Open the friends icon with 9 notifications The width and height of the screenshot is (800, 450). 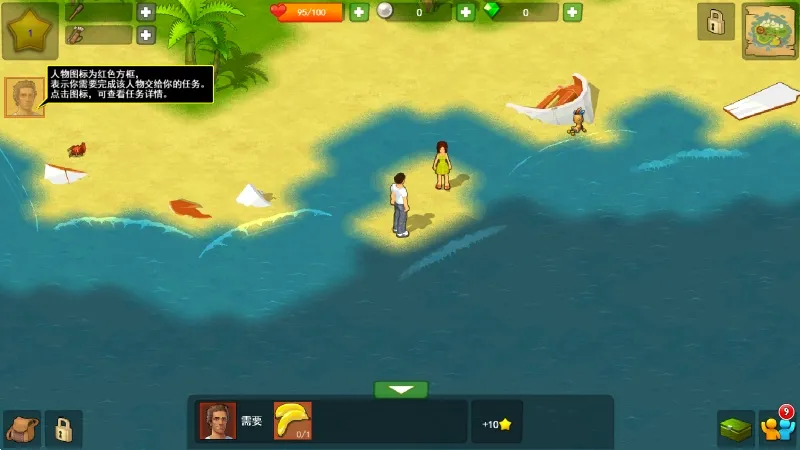click(776, 427)
